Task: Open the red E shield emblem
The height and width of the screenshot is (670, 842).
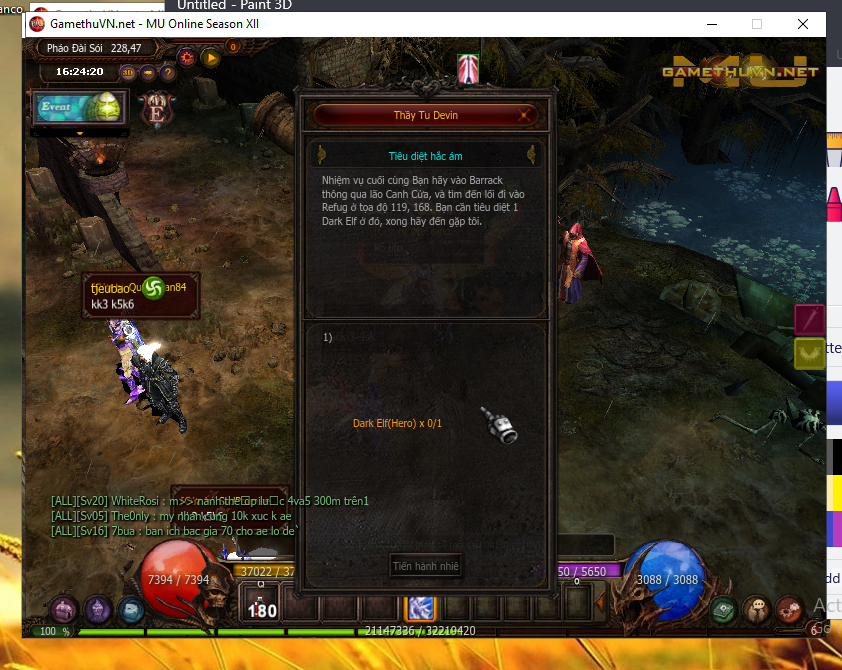Action: [x=156, y=109]
